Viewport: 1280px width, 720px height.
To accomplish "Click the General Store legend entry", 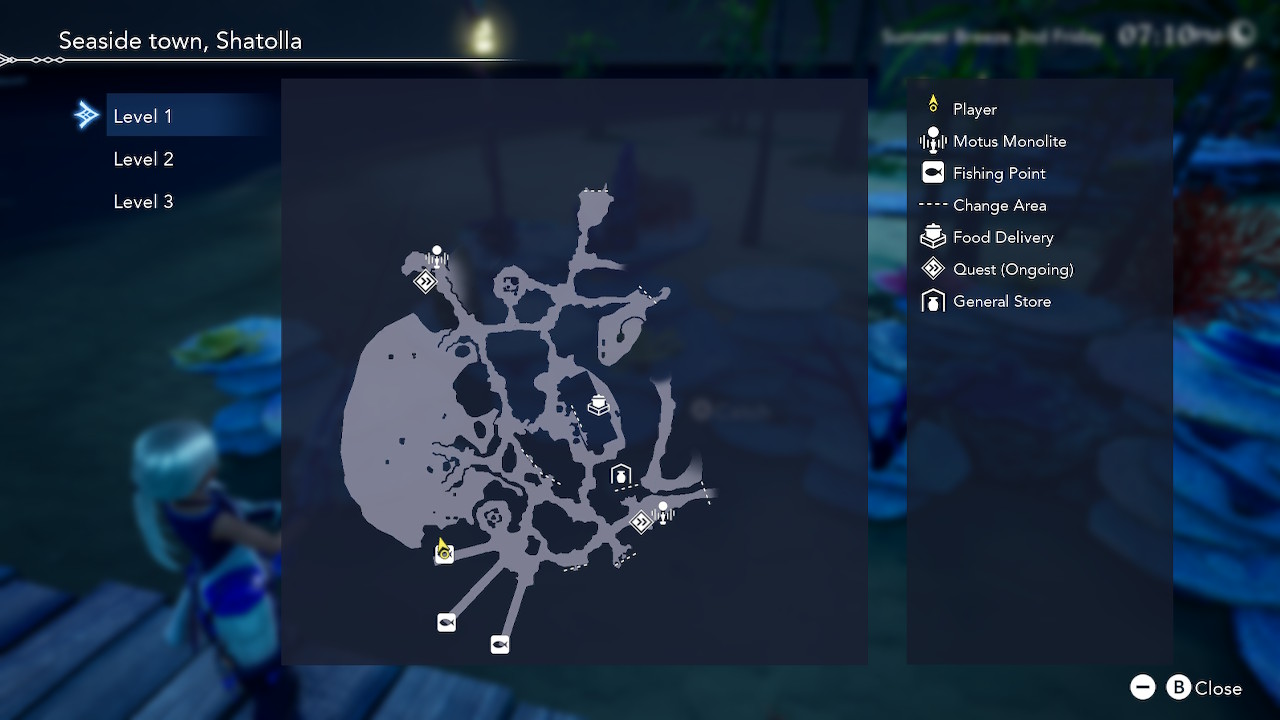I will [x=1001, y=301].
